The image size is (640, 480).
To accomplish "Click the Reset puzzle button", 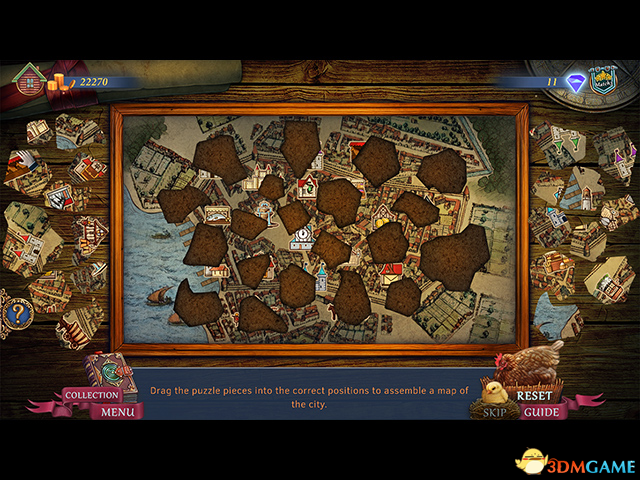I will [534, 395].
